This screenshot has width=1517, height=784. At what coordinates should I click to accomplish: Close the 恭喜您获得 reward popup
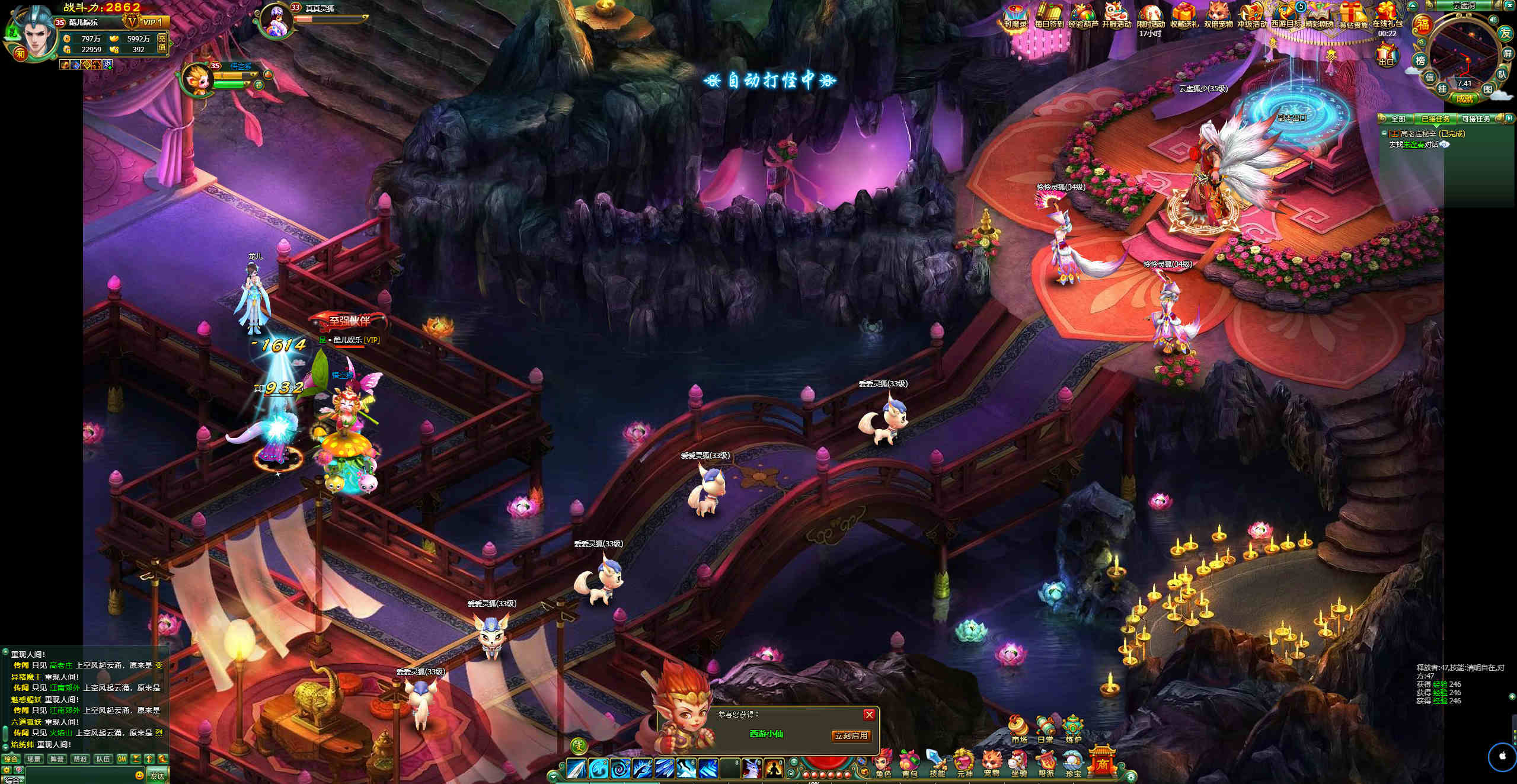pos(869,715)
